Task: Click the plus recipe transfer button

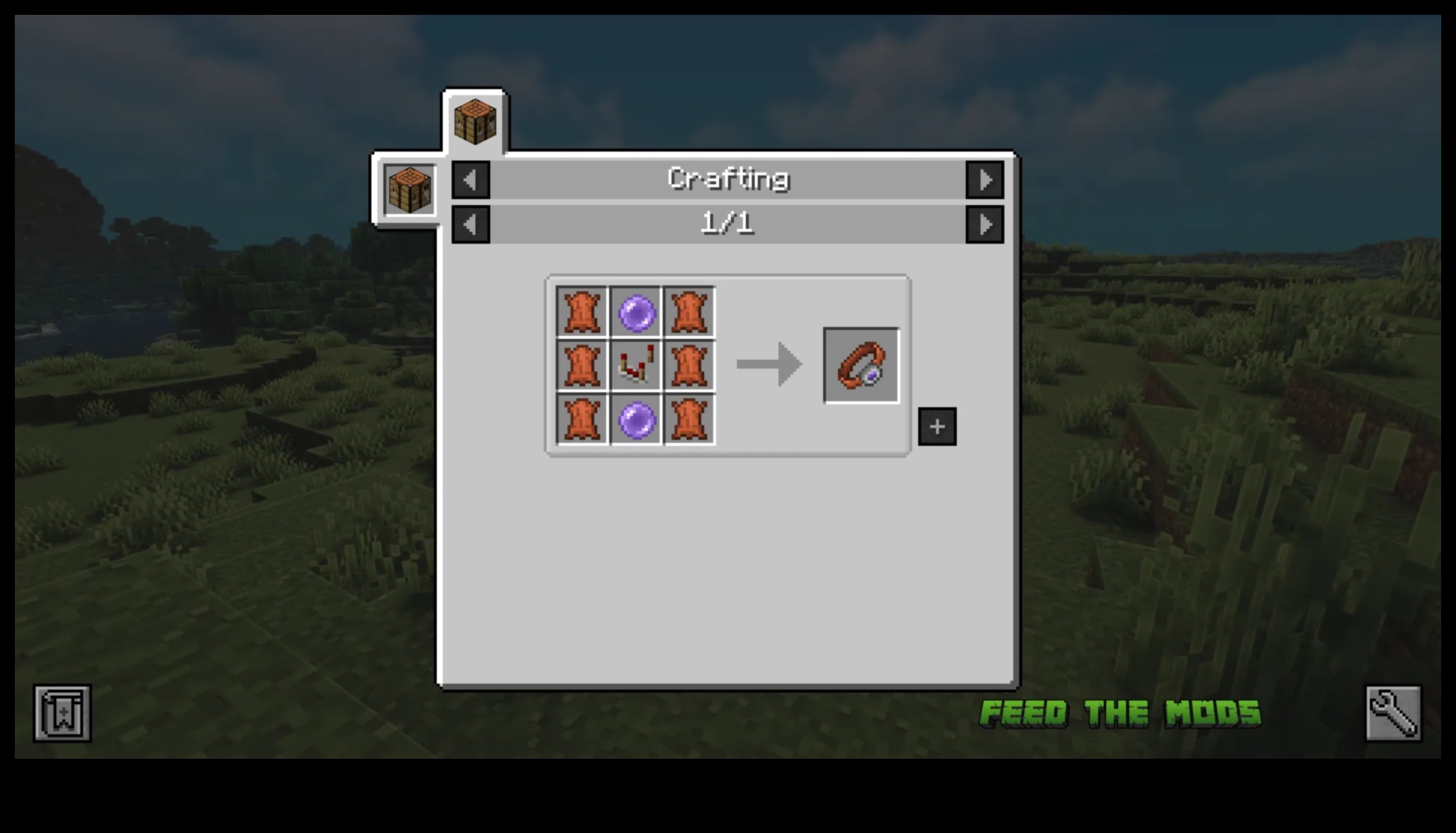Action: pyautogui.click(x=937, y=427)
